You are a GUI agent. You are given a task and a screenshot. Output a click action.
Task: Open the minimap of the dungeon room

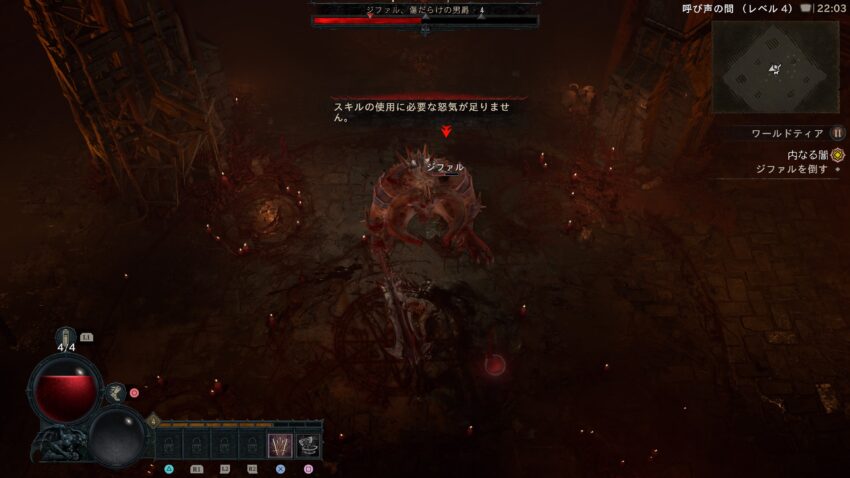click(775, 67)
